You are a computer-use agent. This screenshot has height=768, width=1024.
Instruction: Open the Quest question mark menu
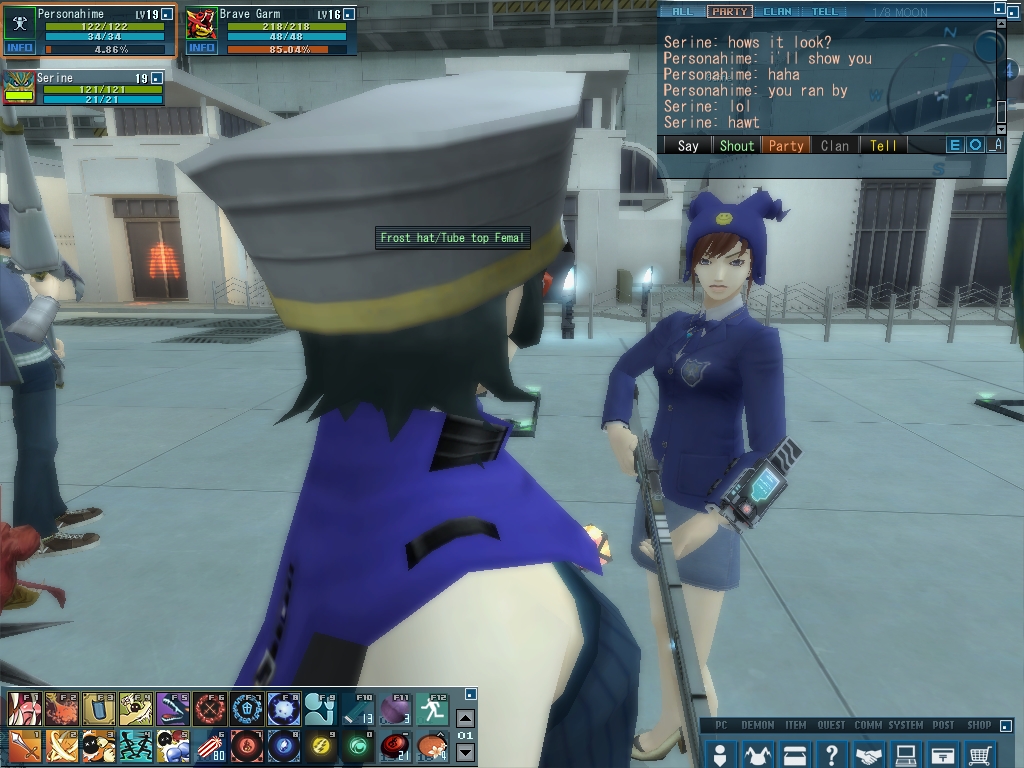[831, 753]
